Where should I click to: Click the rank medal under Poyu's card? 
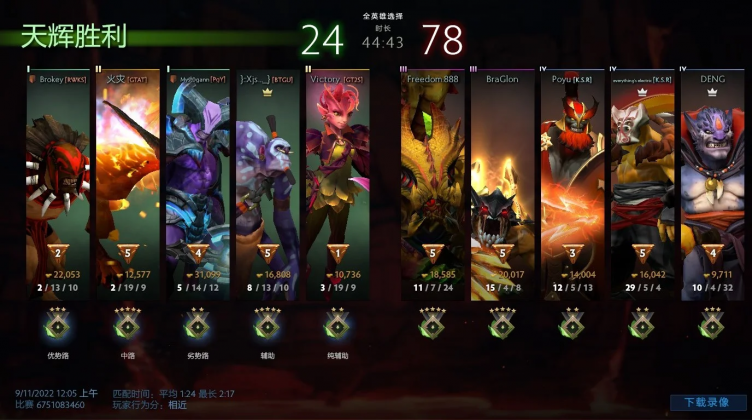[x=571, y=323]
